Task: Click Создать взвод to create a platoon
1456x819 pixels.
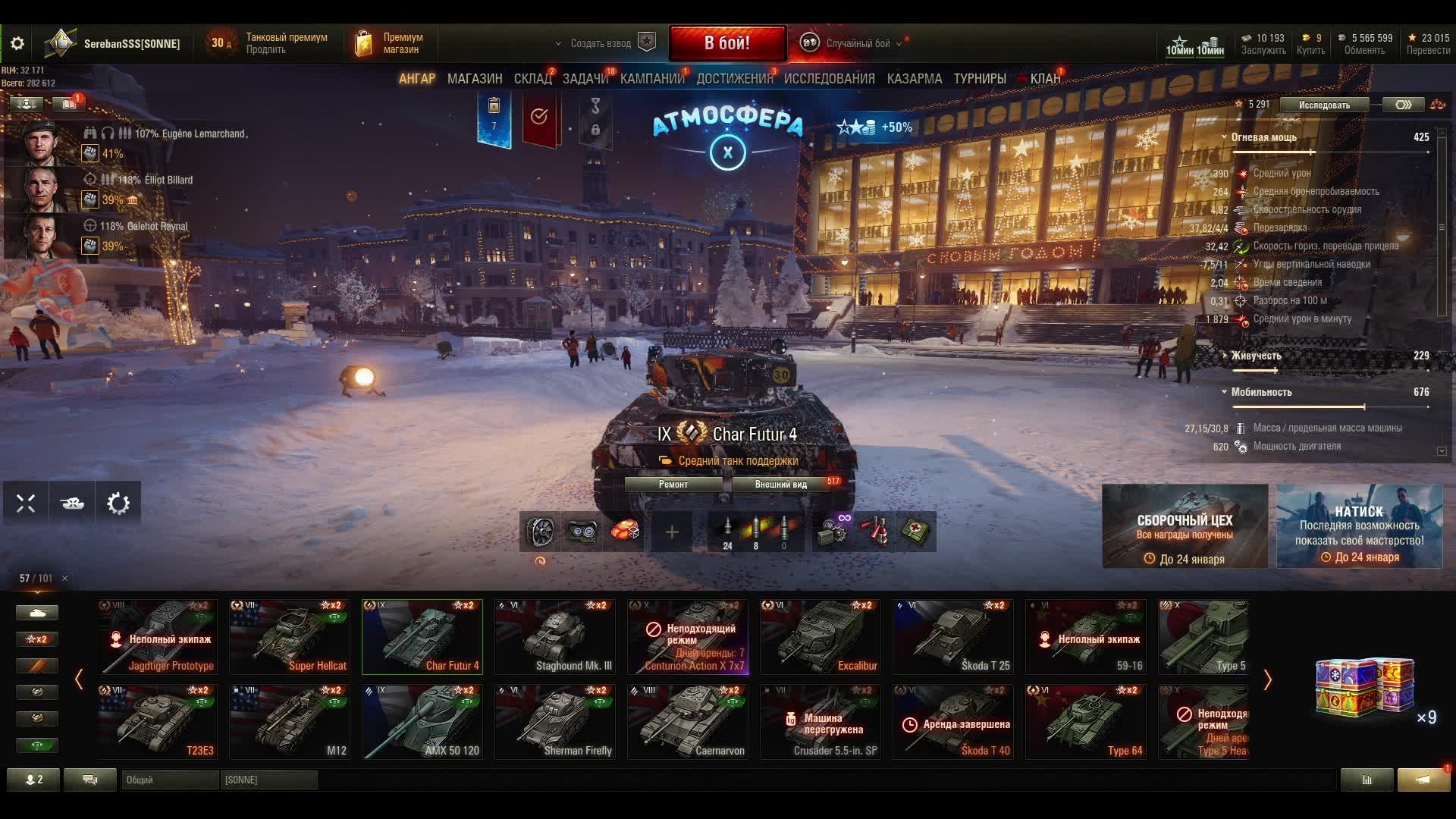Action: [x=601, y=43]
